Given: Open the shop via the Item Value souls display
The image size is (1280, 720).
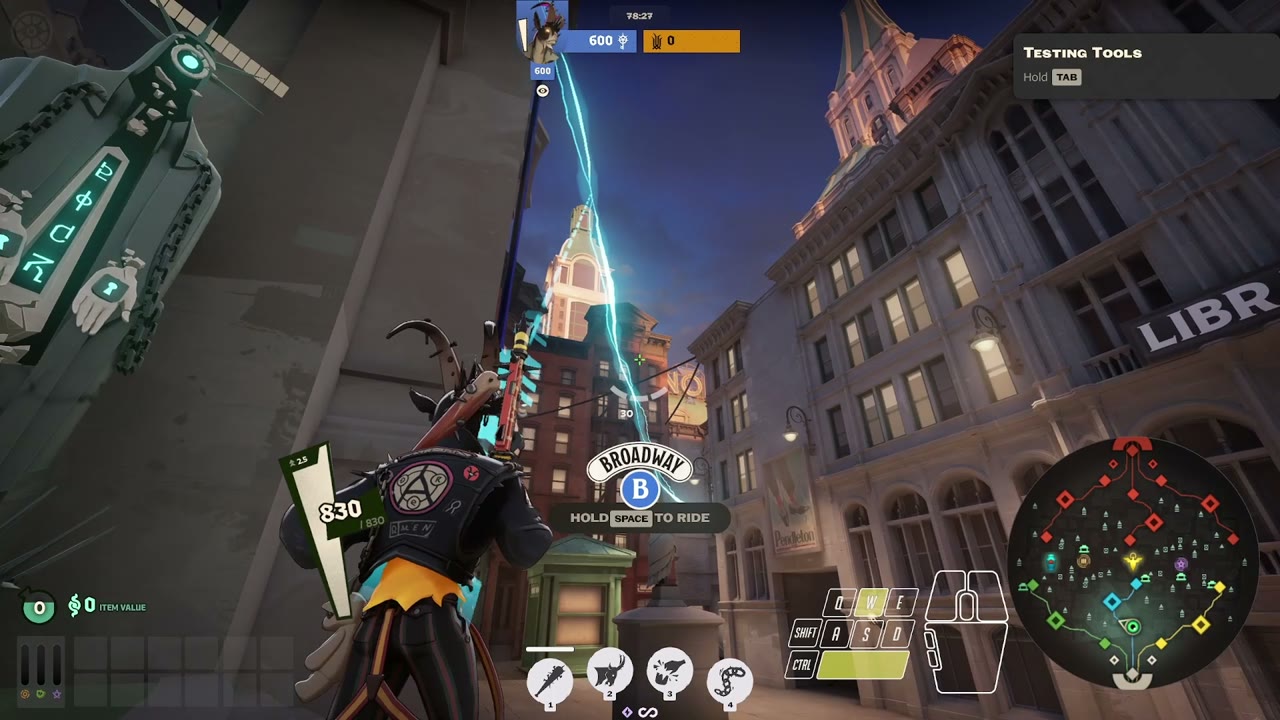Looking at the screenshot, I should 106,606.
